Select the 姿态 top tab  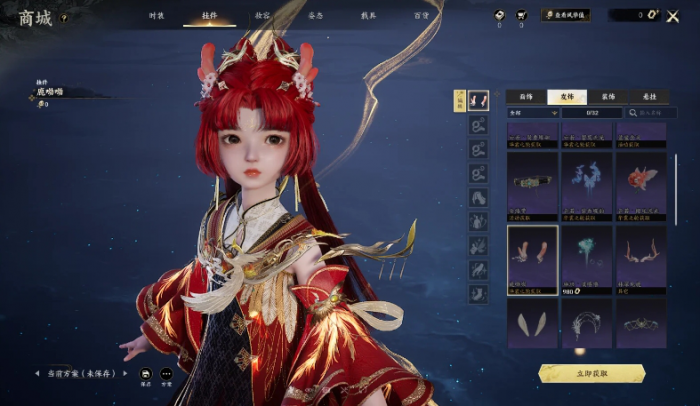coord(315,16)
